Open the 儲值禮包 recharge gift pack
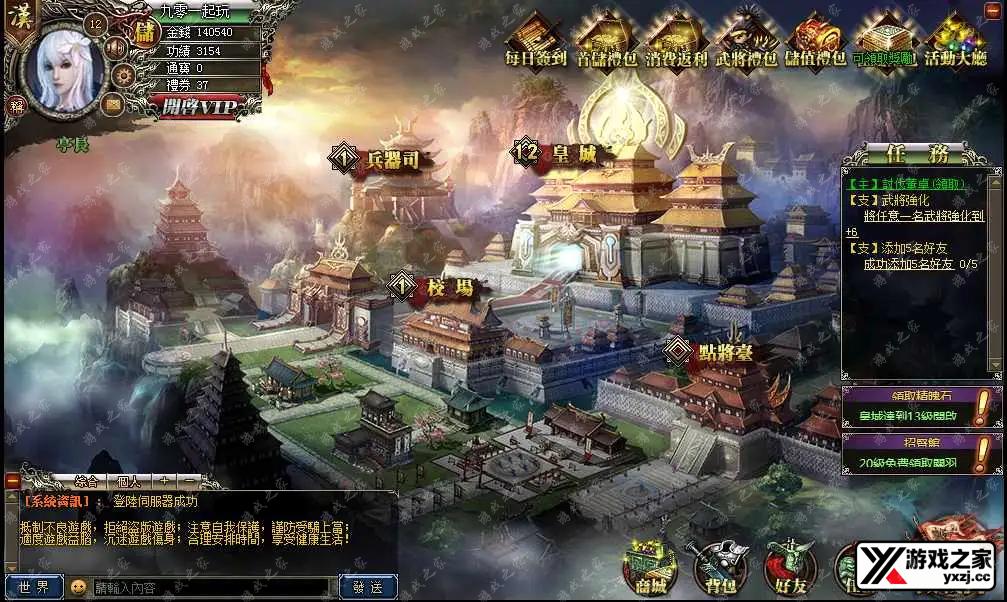Screen dimensions: 1007x602 pos(816,39)
